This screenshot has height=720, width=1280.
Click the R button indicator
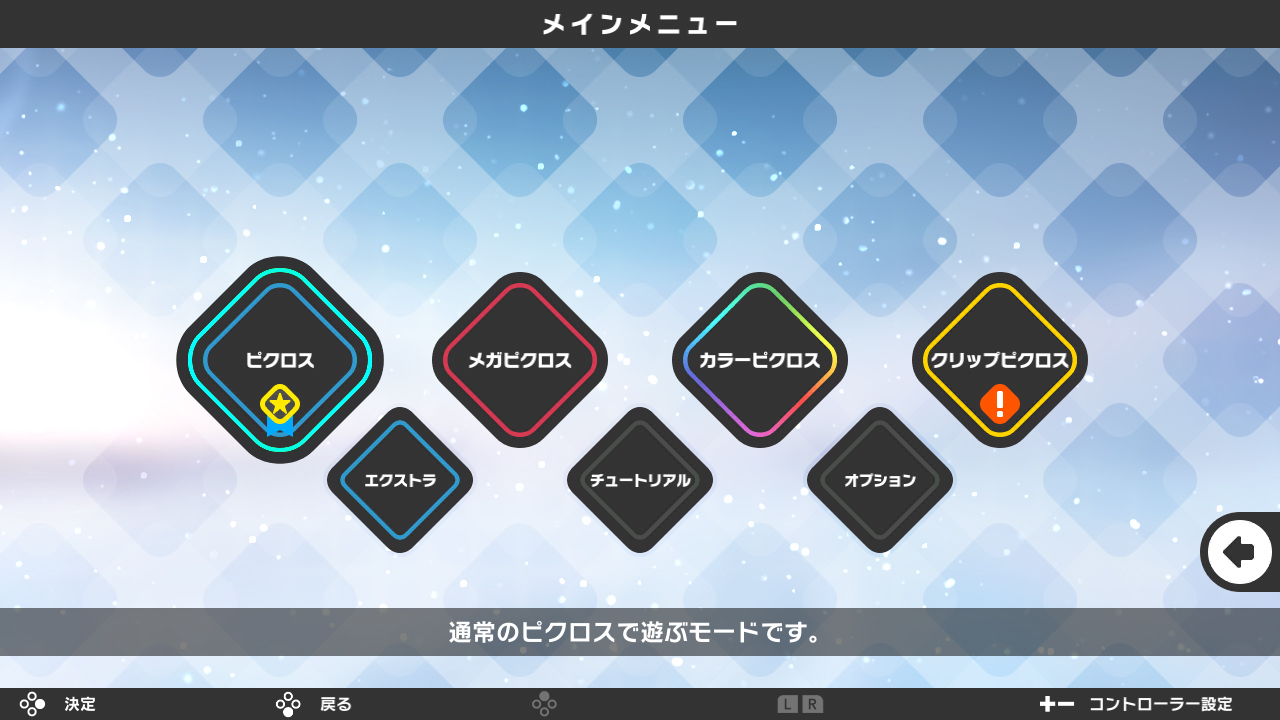[x=813, y=704]
